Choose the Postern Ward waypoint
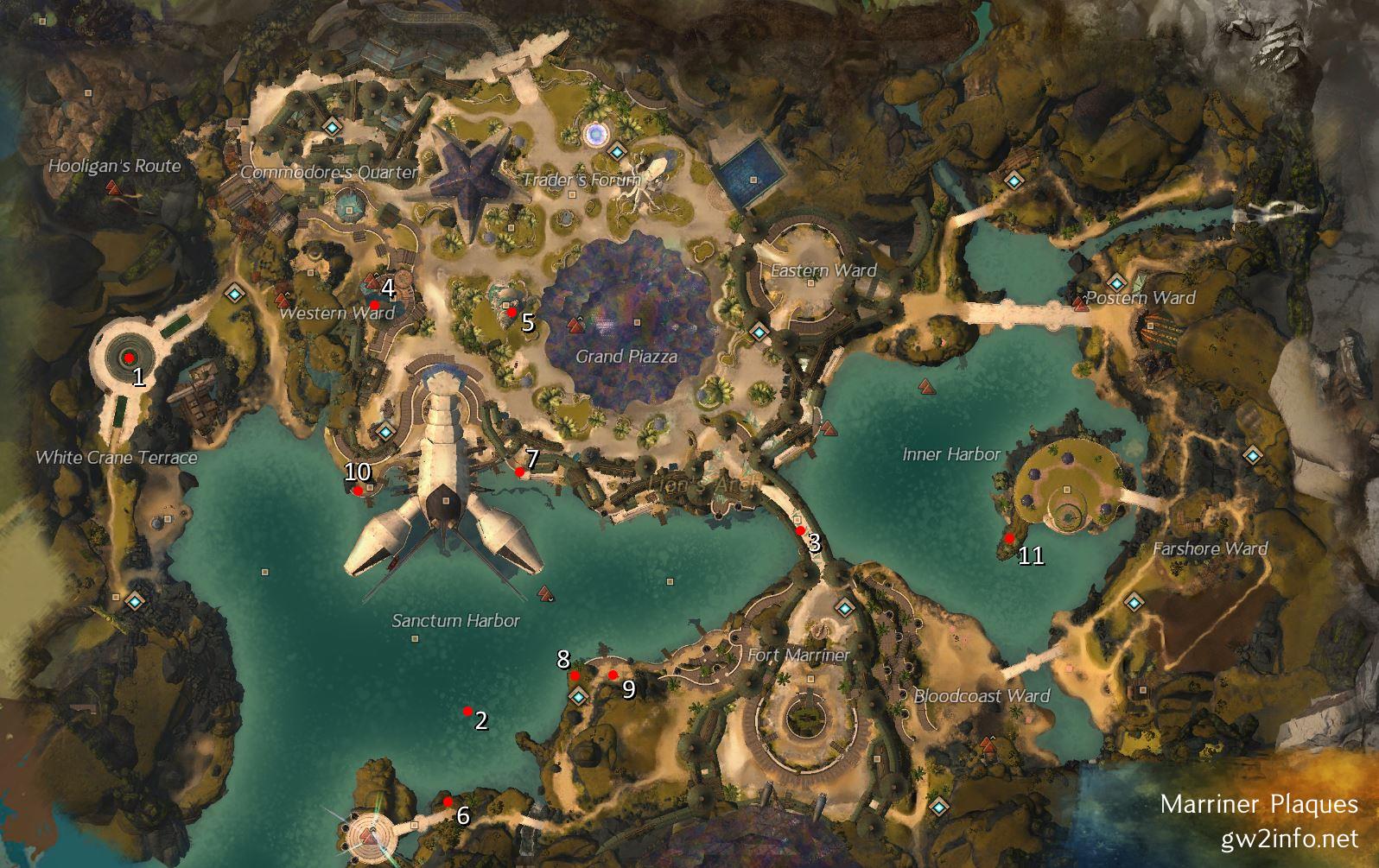Screen dimensions: 1379x868 1116,282
